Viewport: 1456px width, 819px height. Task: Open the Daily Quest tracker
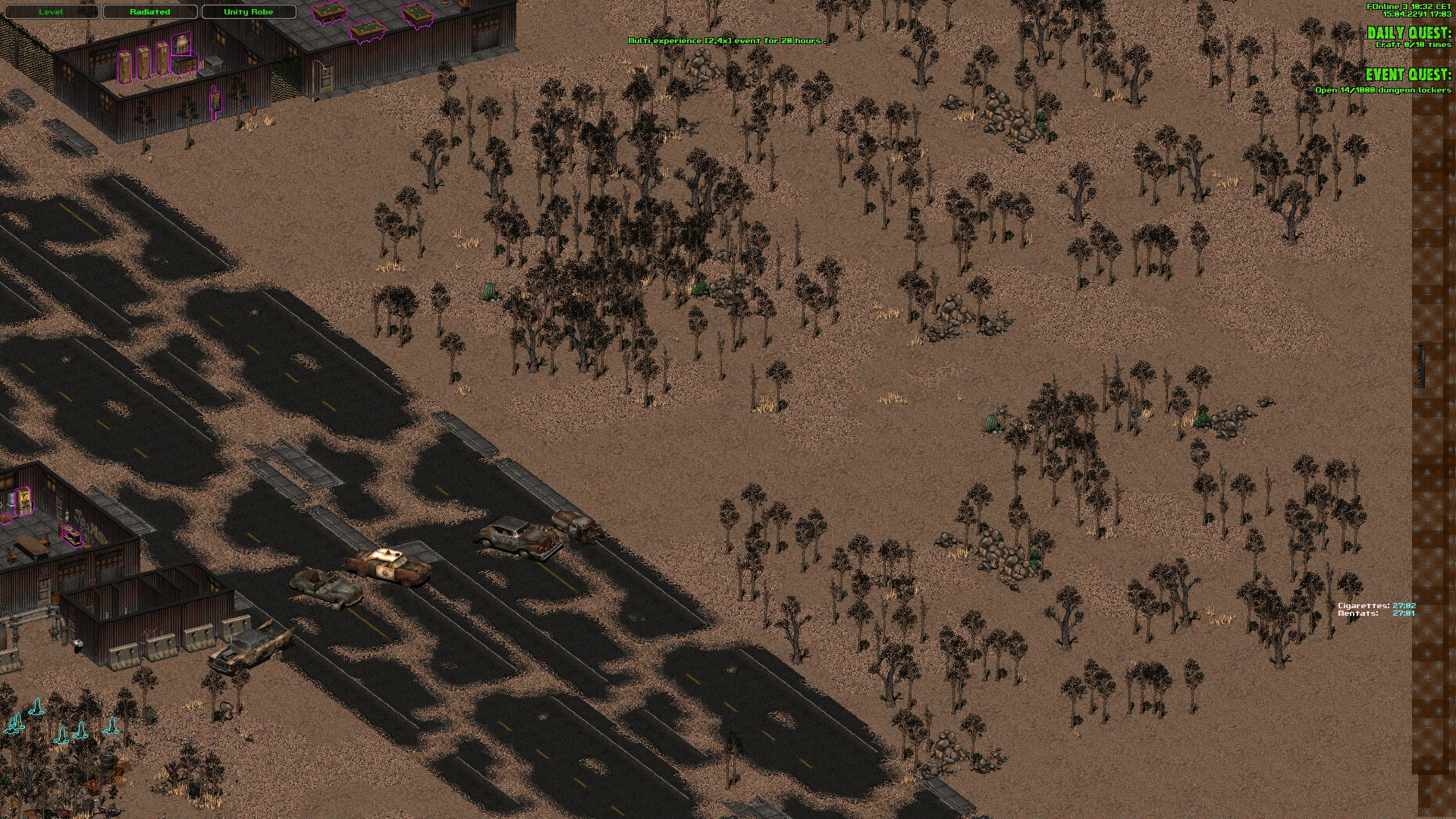1408,33
